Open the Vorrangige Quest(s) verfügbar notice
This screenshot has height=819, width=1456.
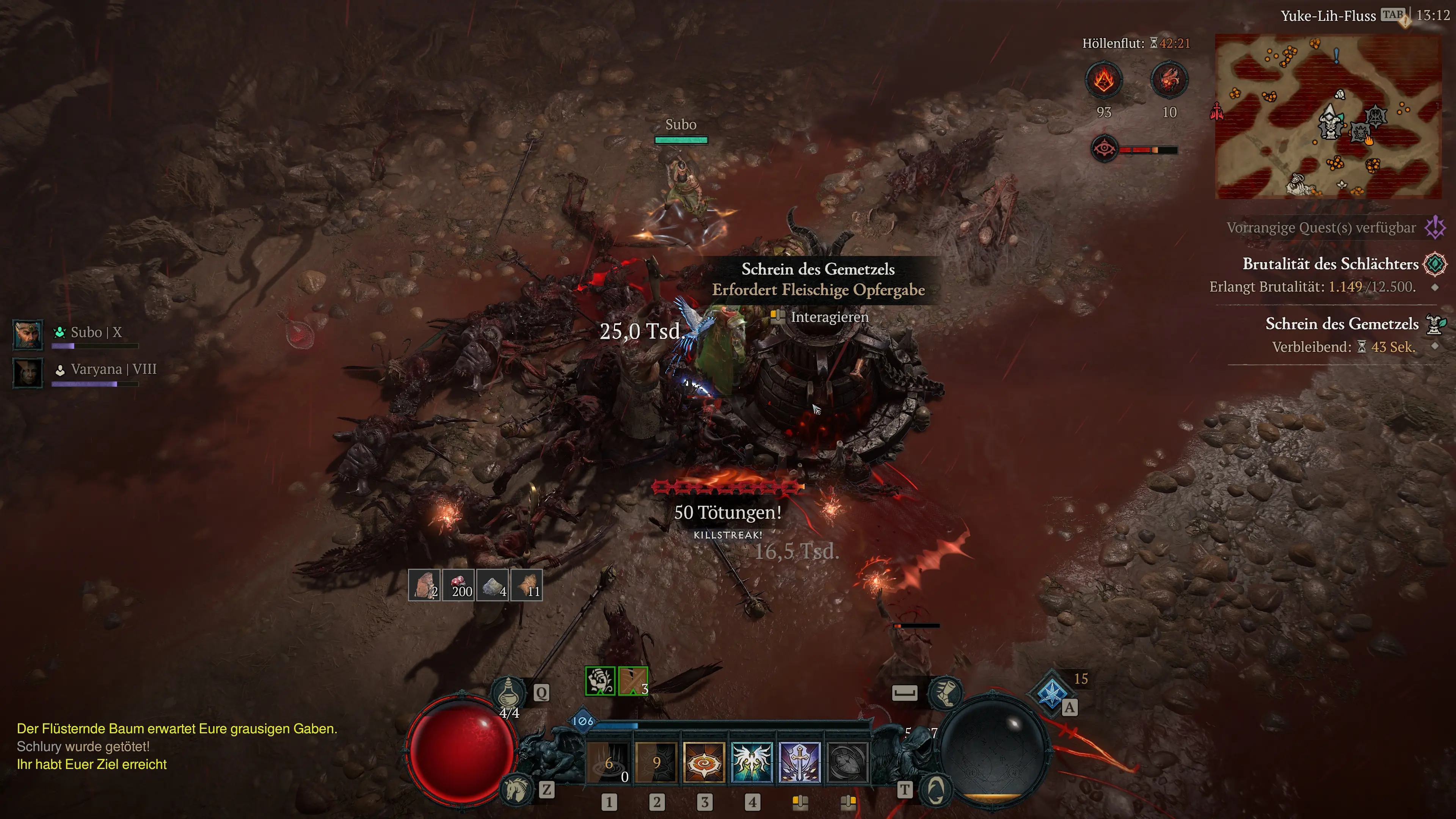1320,228
